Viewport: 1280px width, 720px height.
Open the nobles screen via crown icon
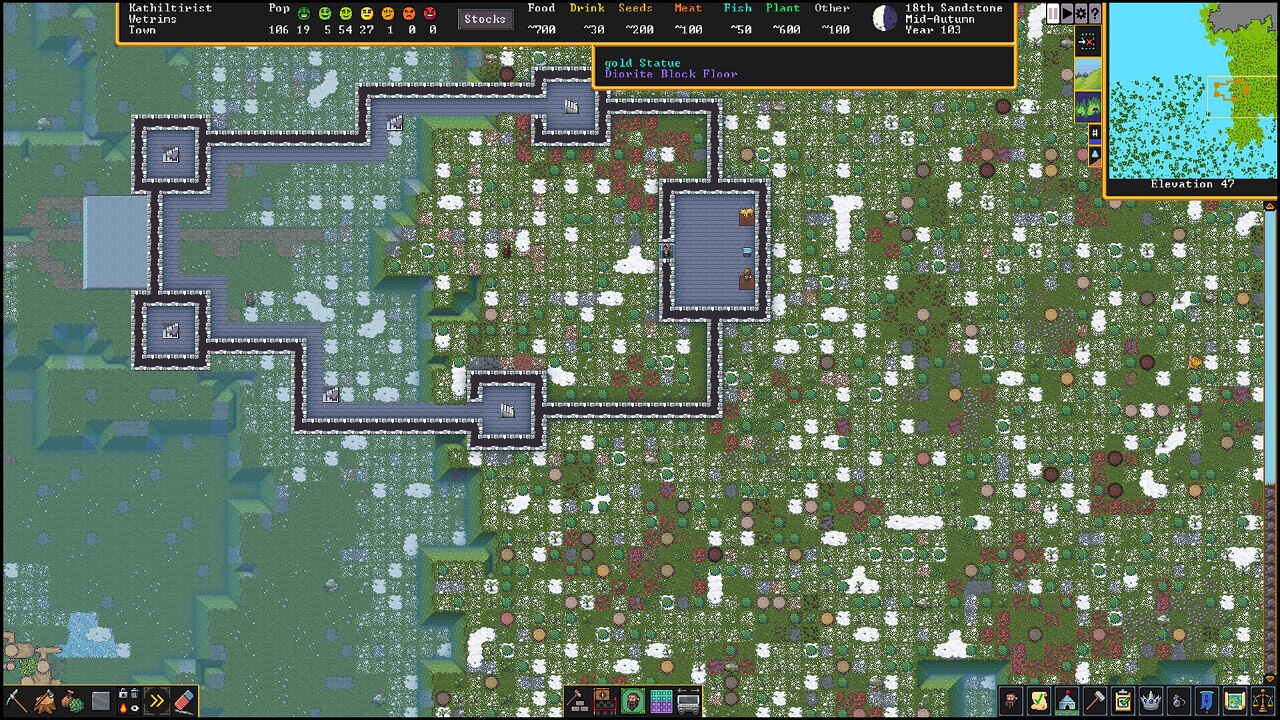tap(1151, 702)
